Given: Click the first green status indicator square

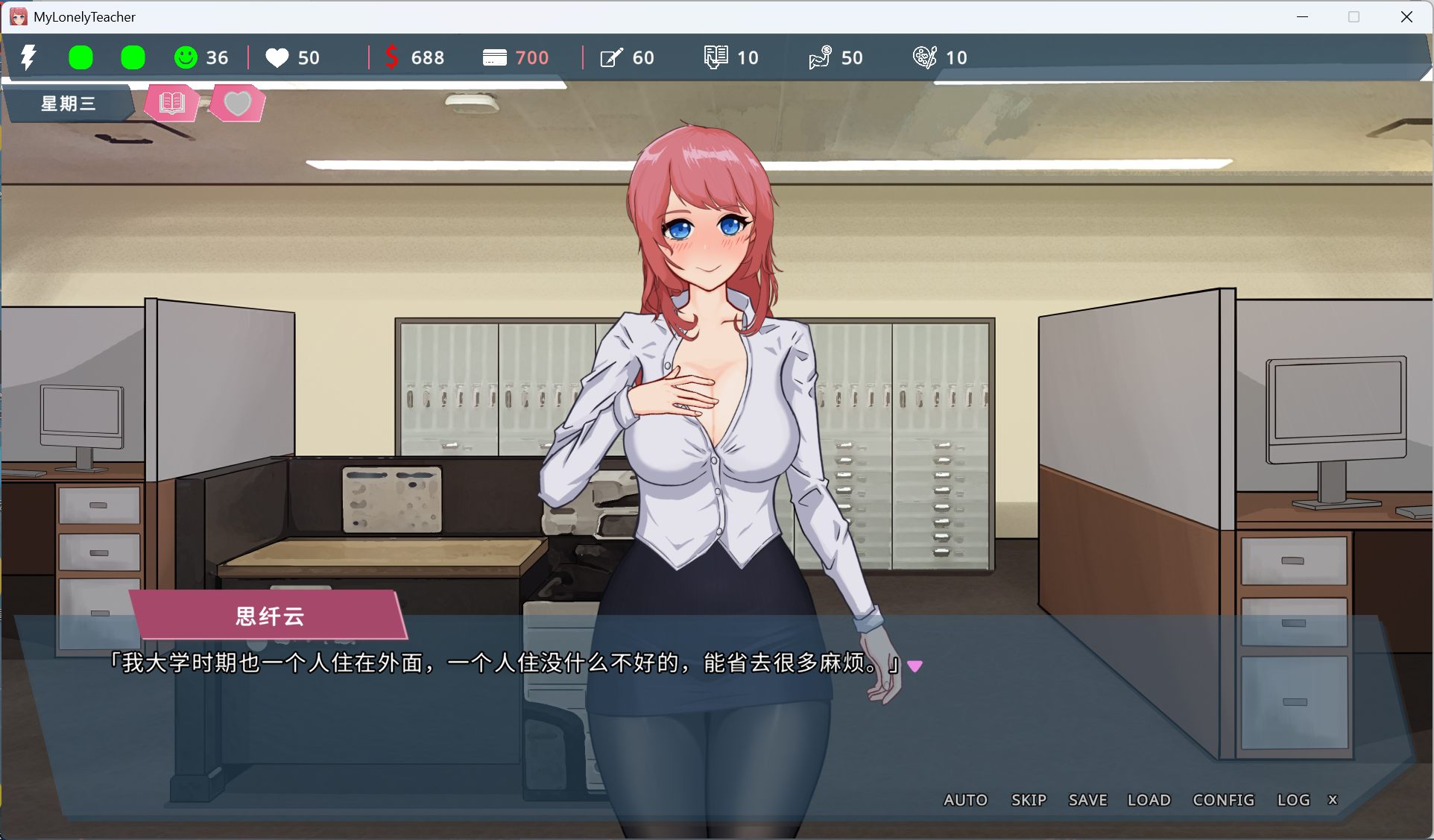Looking at the screenshot, I should click(80, 57).
